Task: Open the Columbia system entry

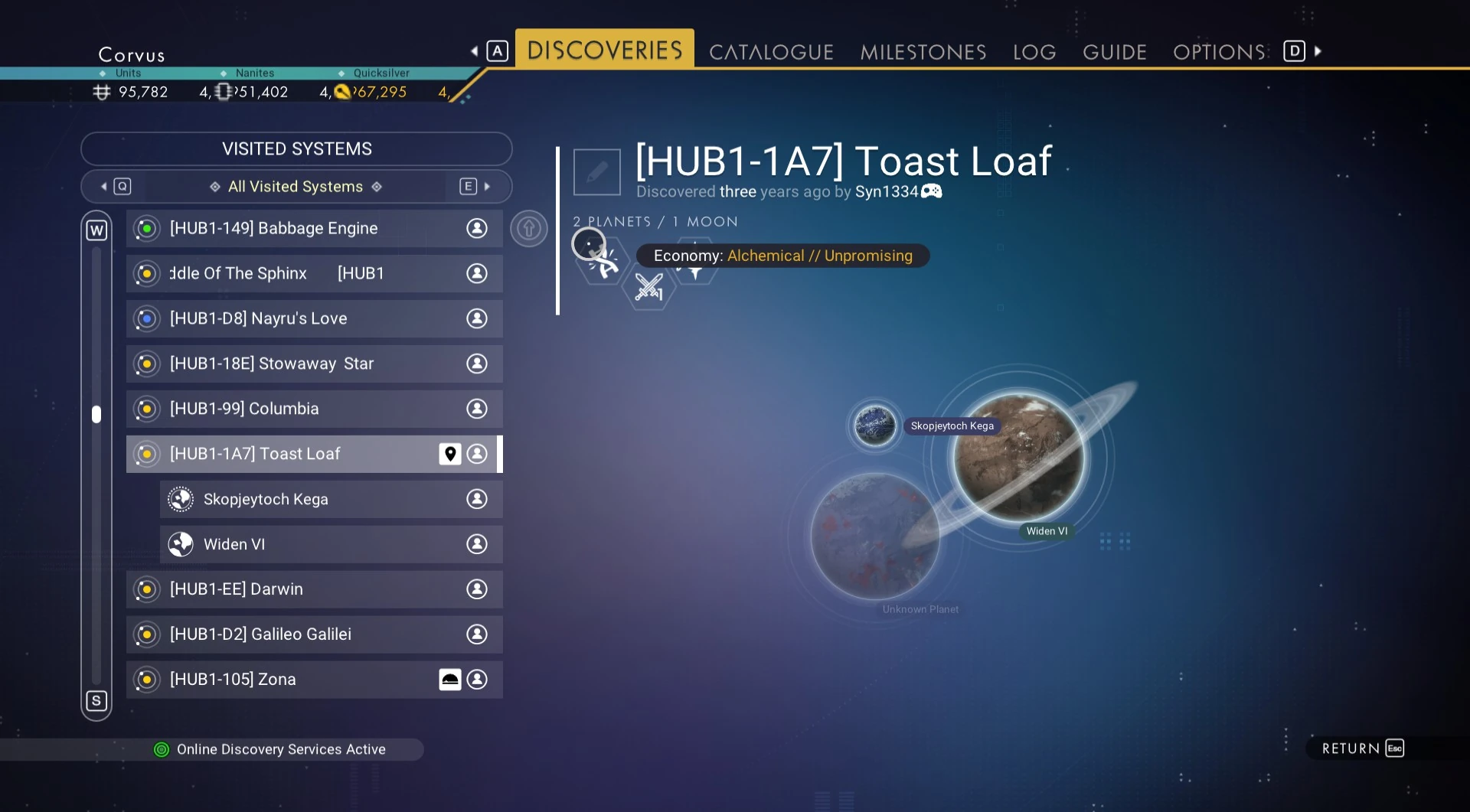Action: [x=314, y=409]
